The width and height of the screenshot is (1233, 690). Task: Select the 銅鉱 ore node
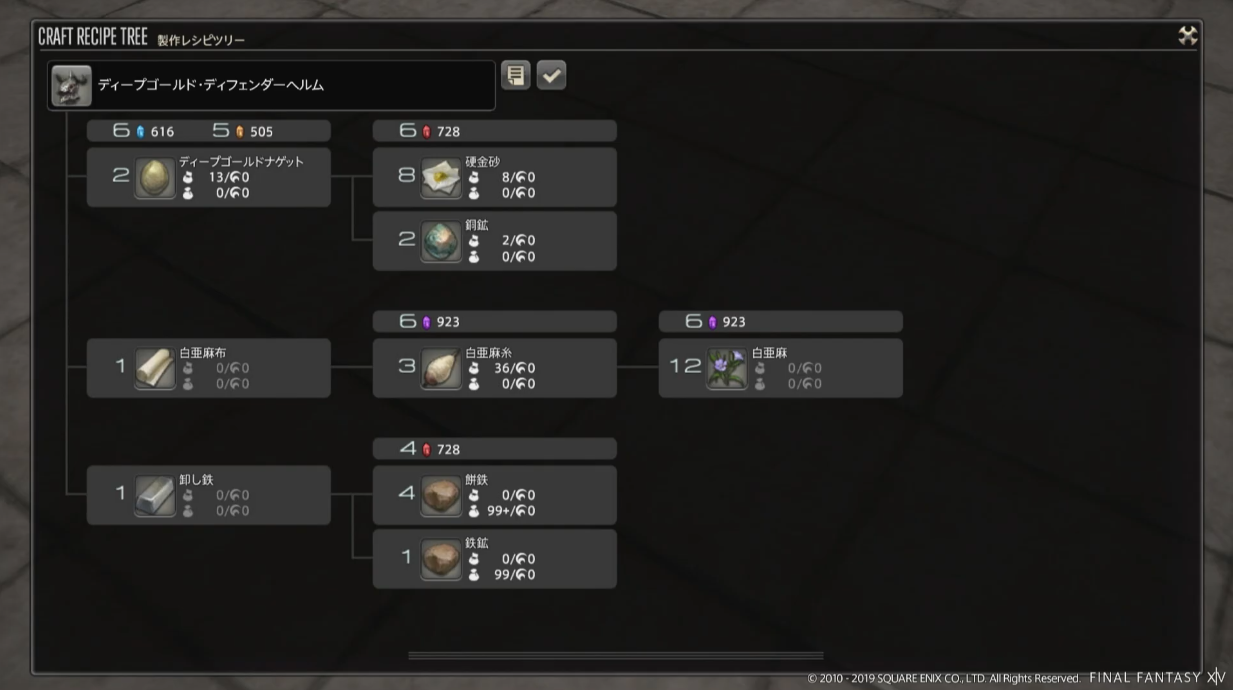[x=494, y=241]
